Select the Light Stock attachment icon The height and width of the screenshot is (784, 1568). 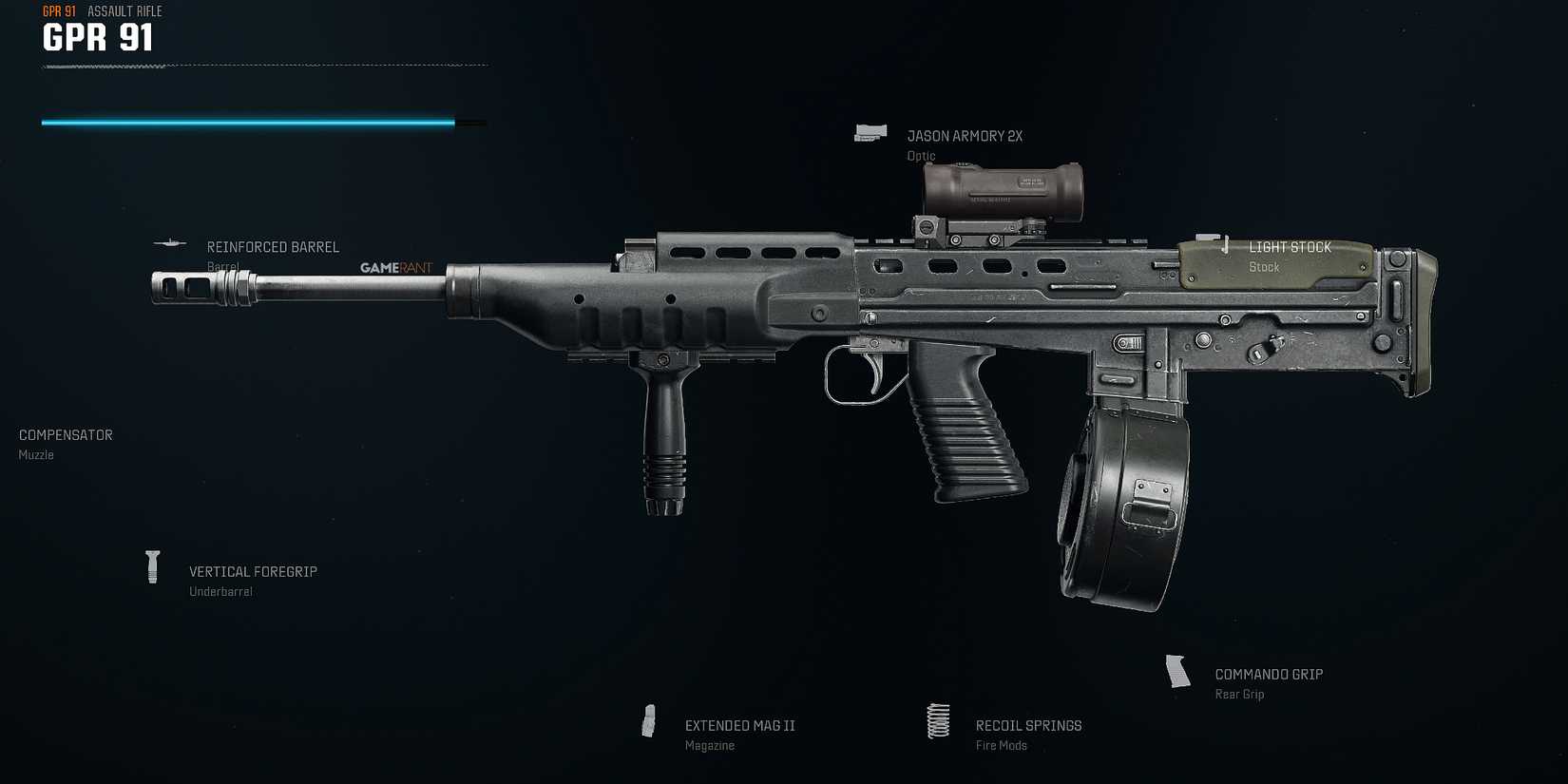1208,243
